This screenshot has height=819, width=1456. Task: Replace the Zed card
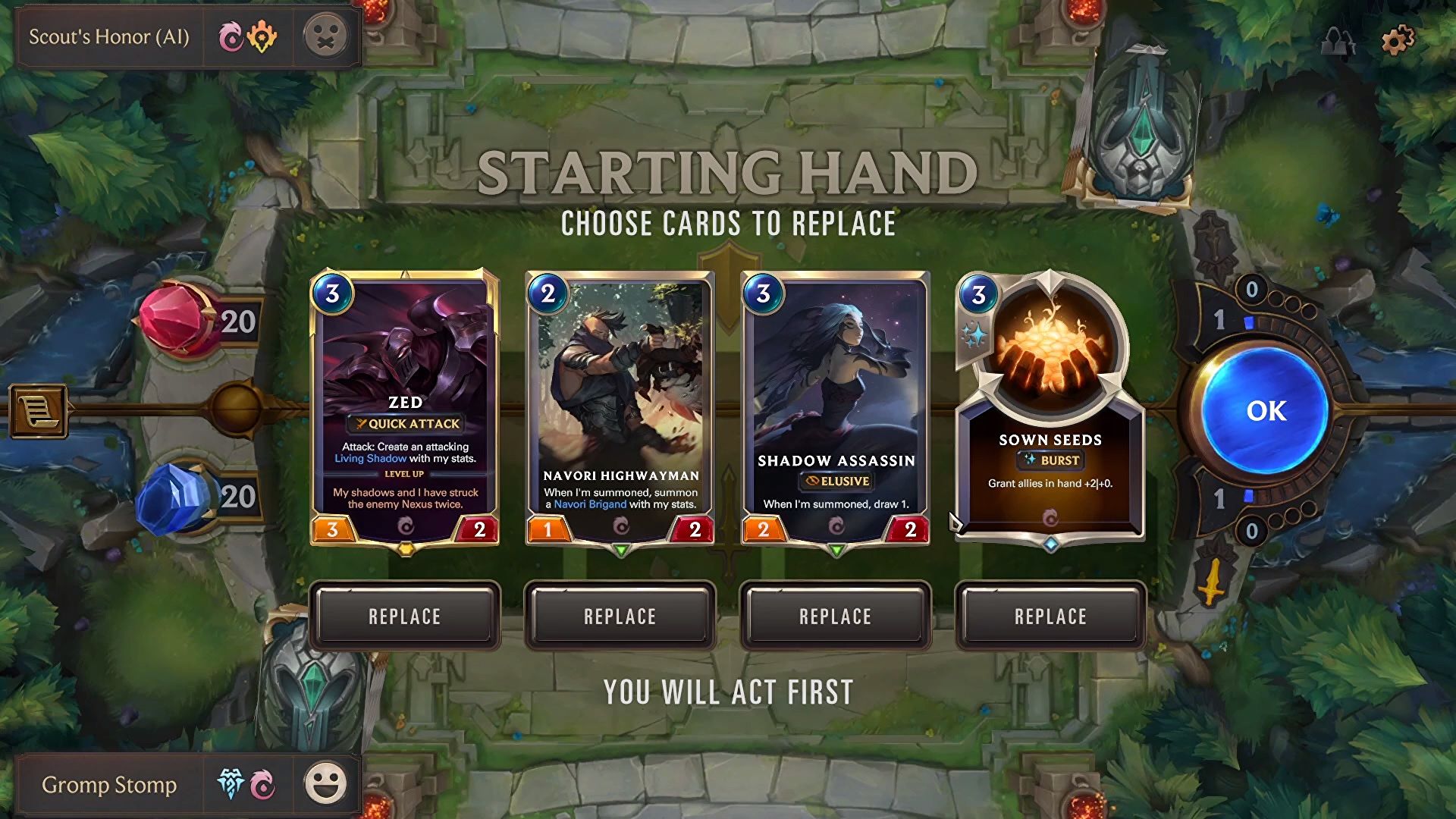(x=405, y=617)
